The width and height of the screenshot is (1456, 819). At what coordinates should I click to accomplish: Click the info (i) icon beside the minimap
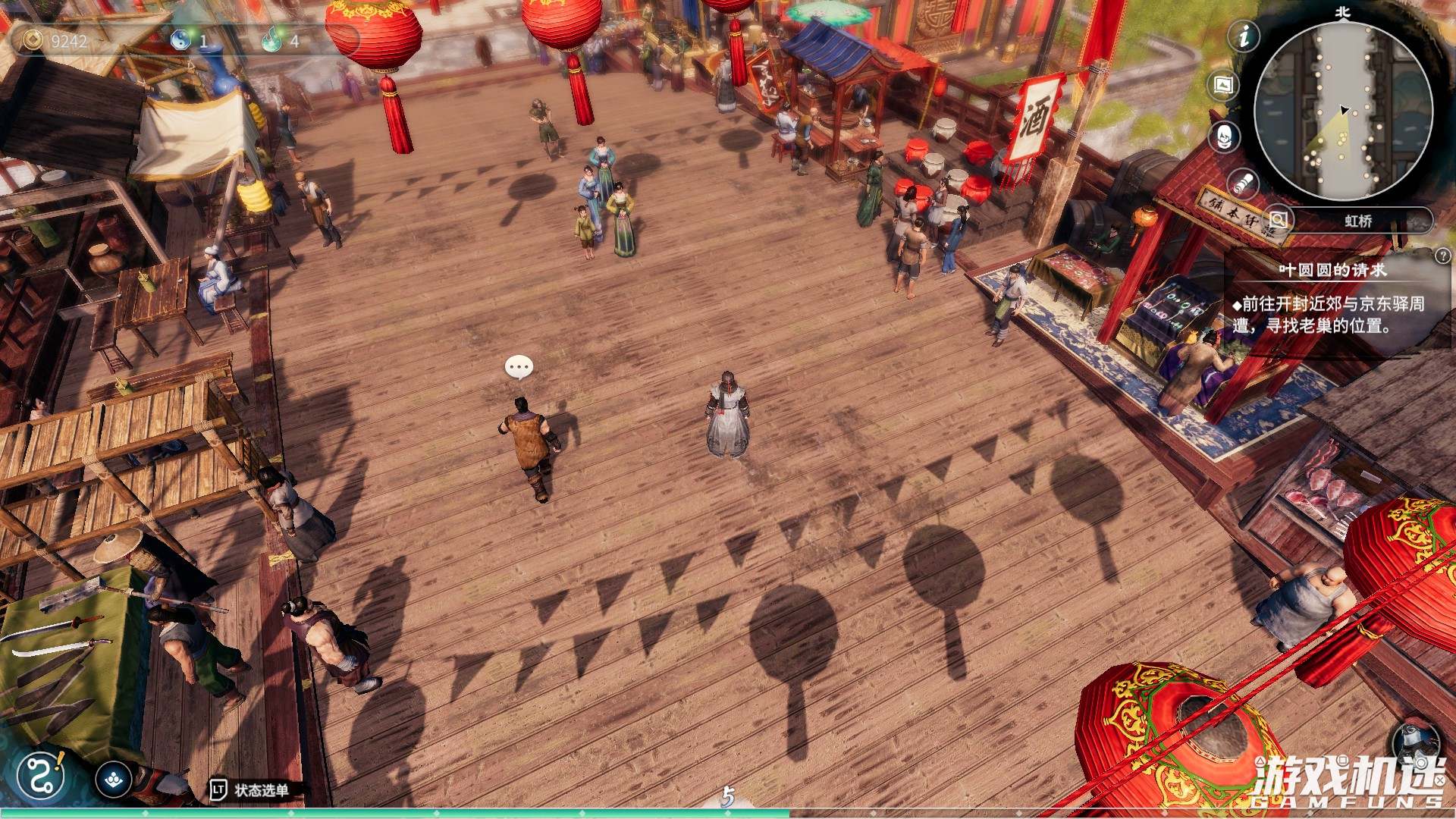coord(1244,37)
